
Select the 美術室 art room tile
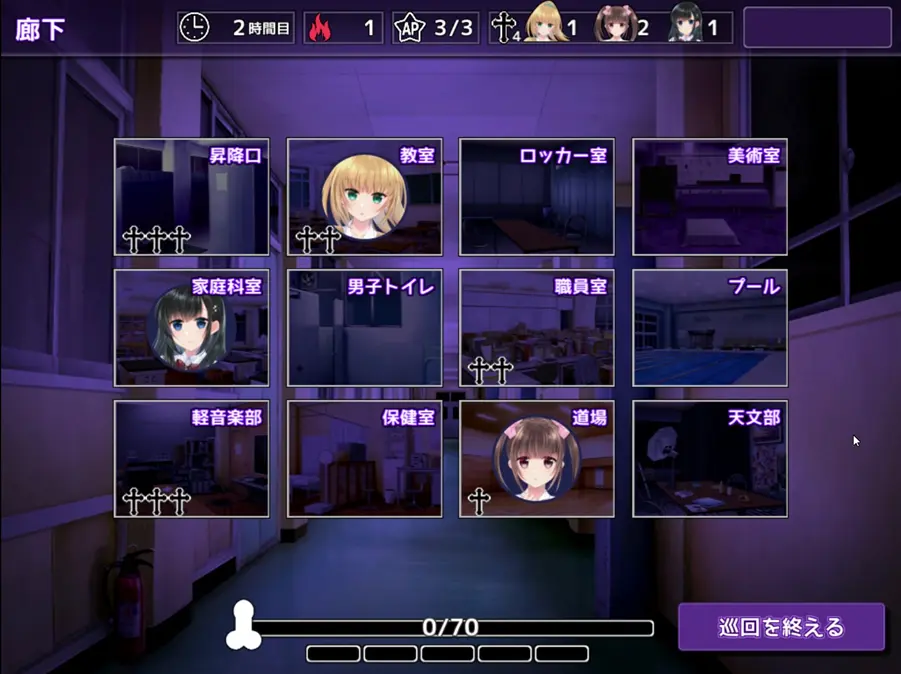click(709, 197)
